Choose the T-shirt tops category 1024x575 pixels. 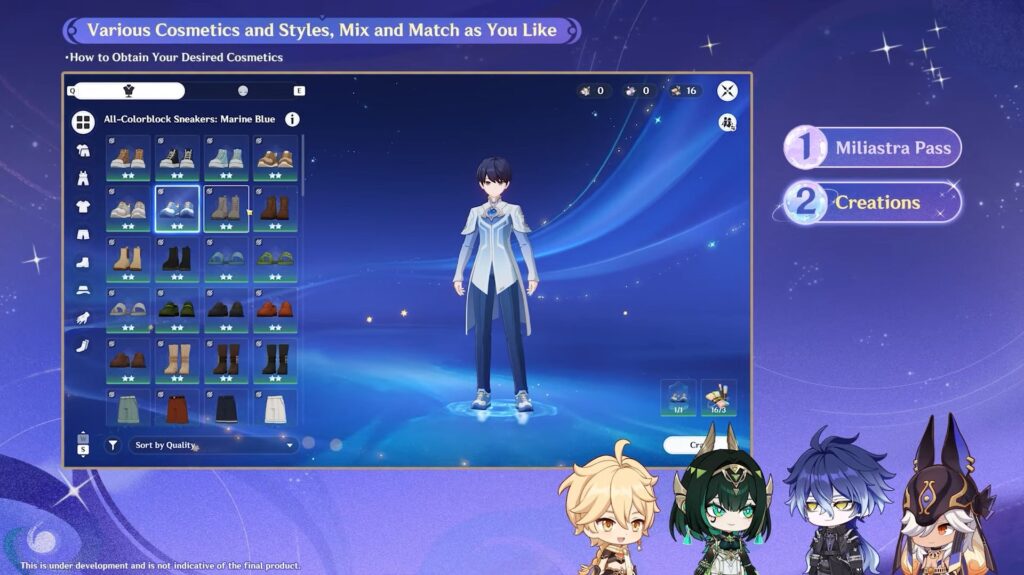point(83,207)
